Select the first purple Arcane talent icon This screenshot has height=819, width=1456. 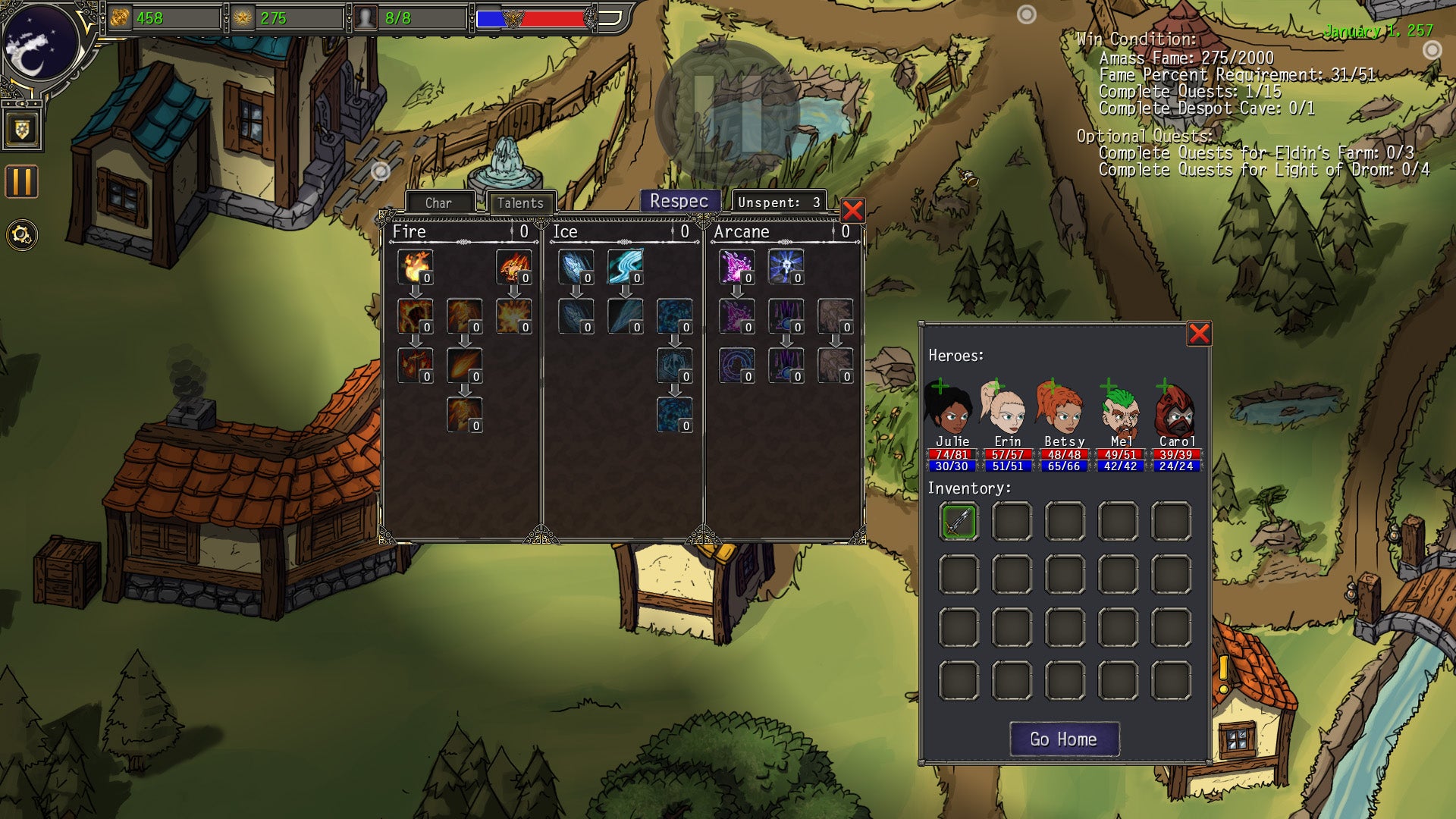[x=736, y=267]
